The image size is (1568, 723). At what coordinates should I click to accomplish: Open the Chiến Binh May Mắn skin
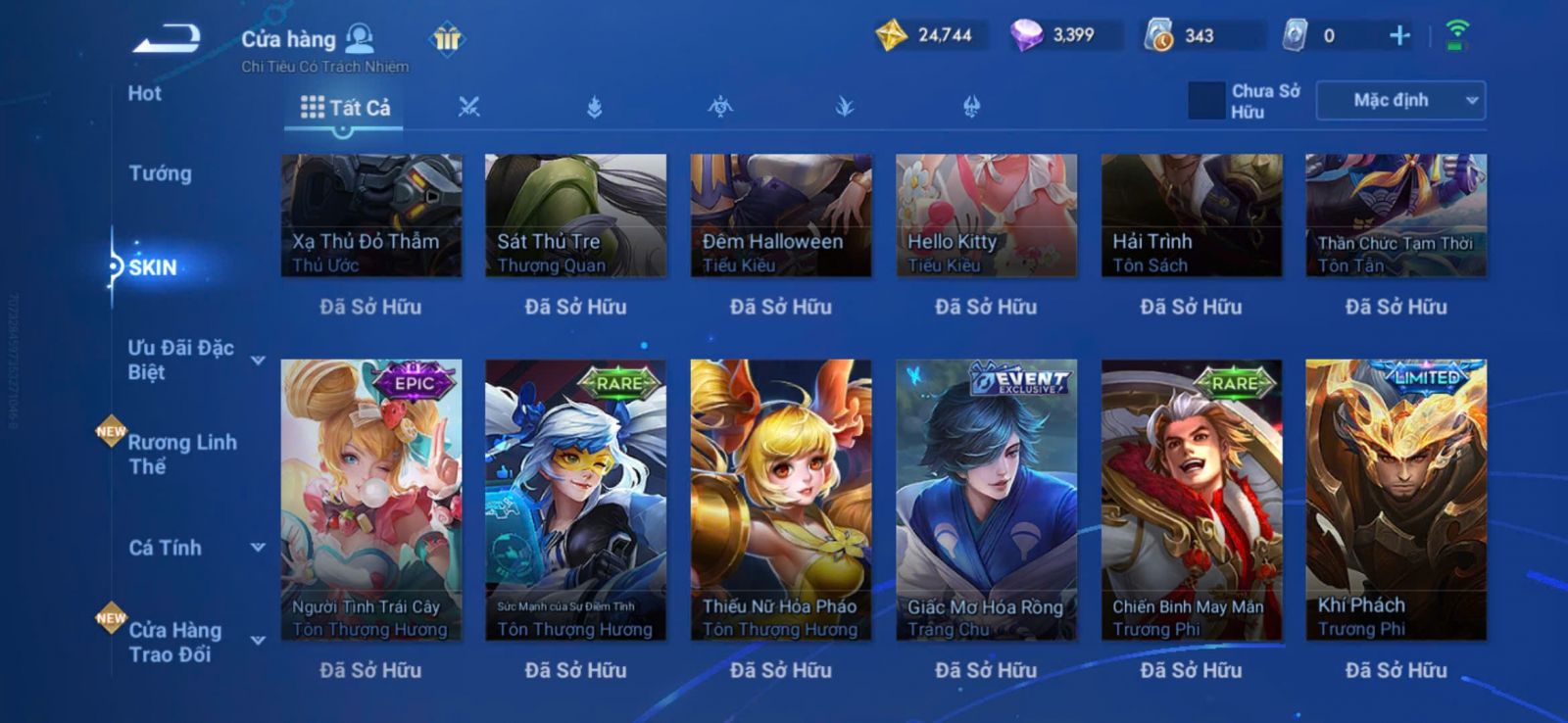(1191, 500)
